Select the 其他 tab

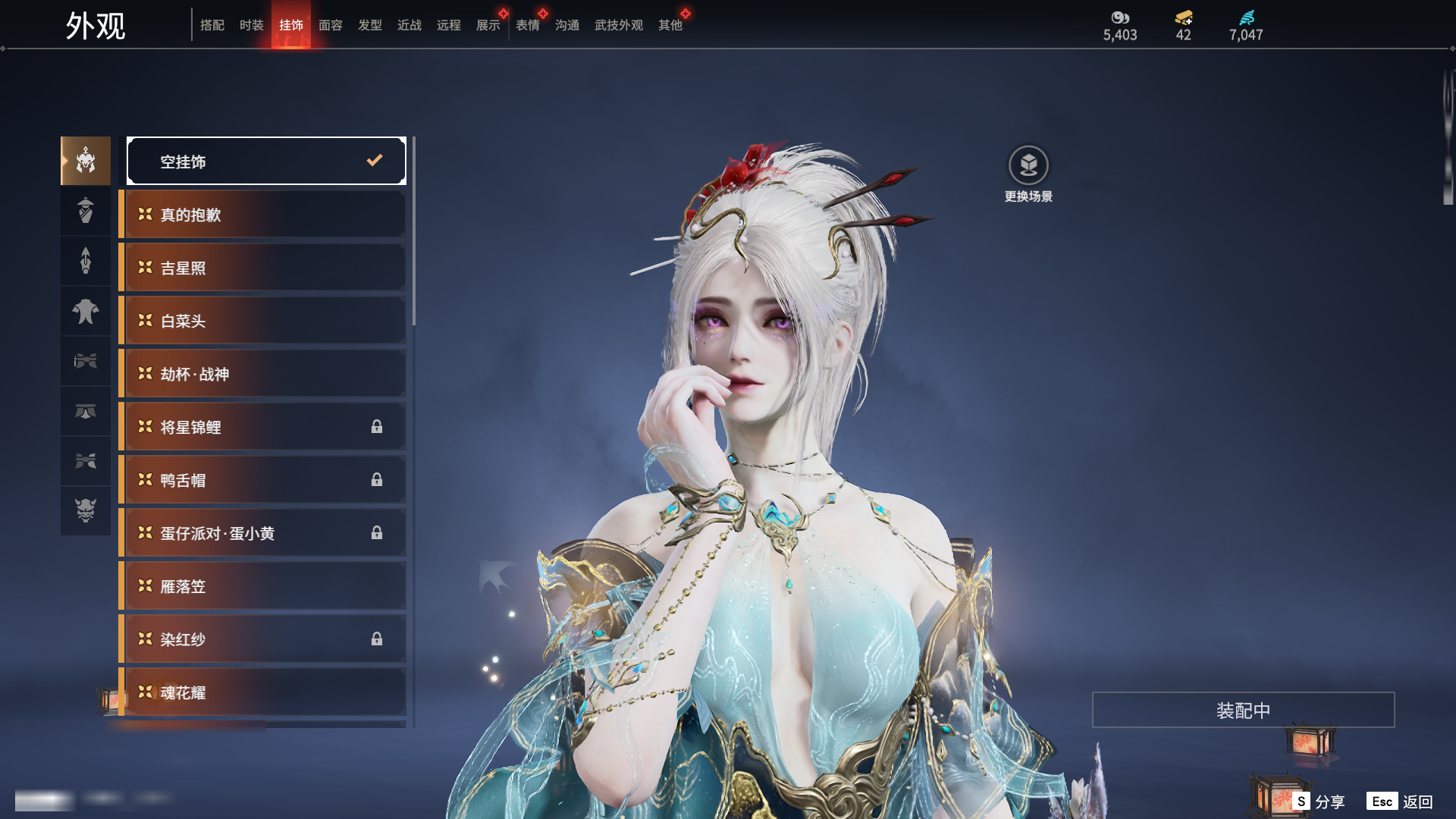[x=670, y=25]
